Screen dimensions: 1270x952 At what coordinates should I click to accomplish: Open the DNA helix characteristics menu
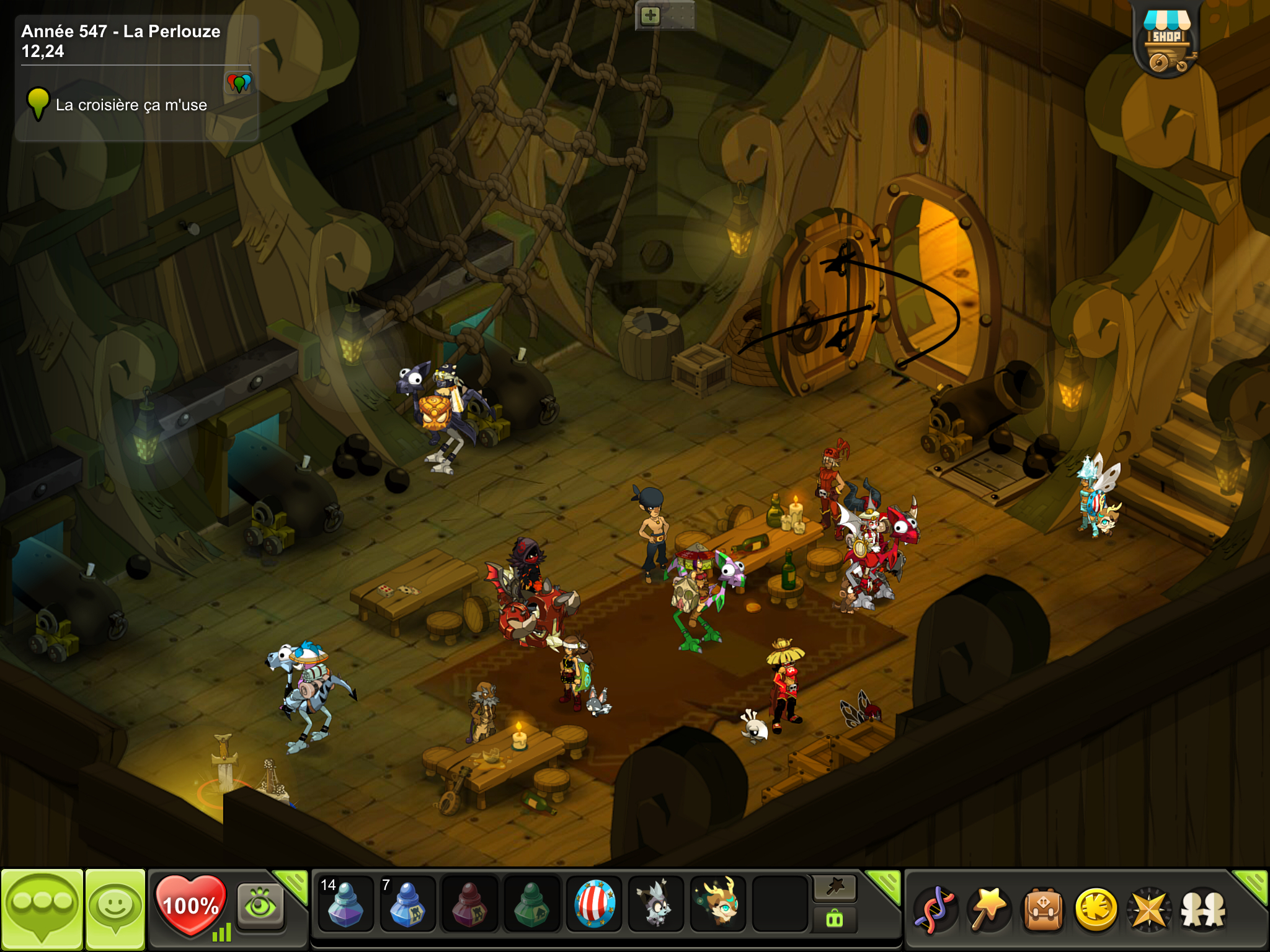[x=936, y=909]
